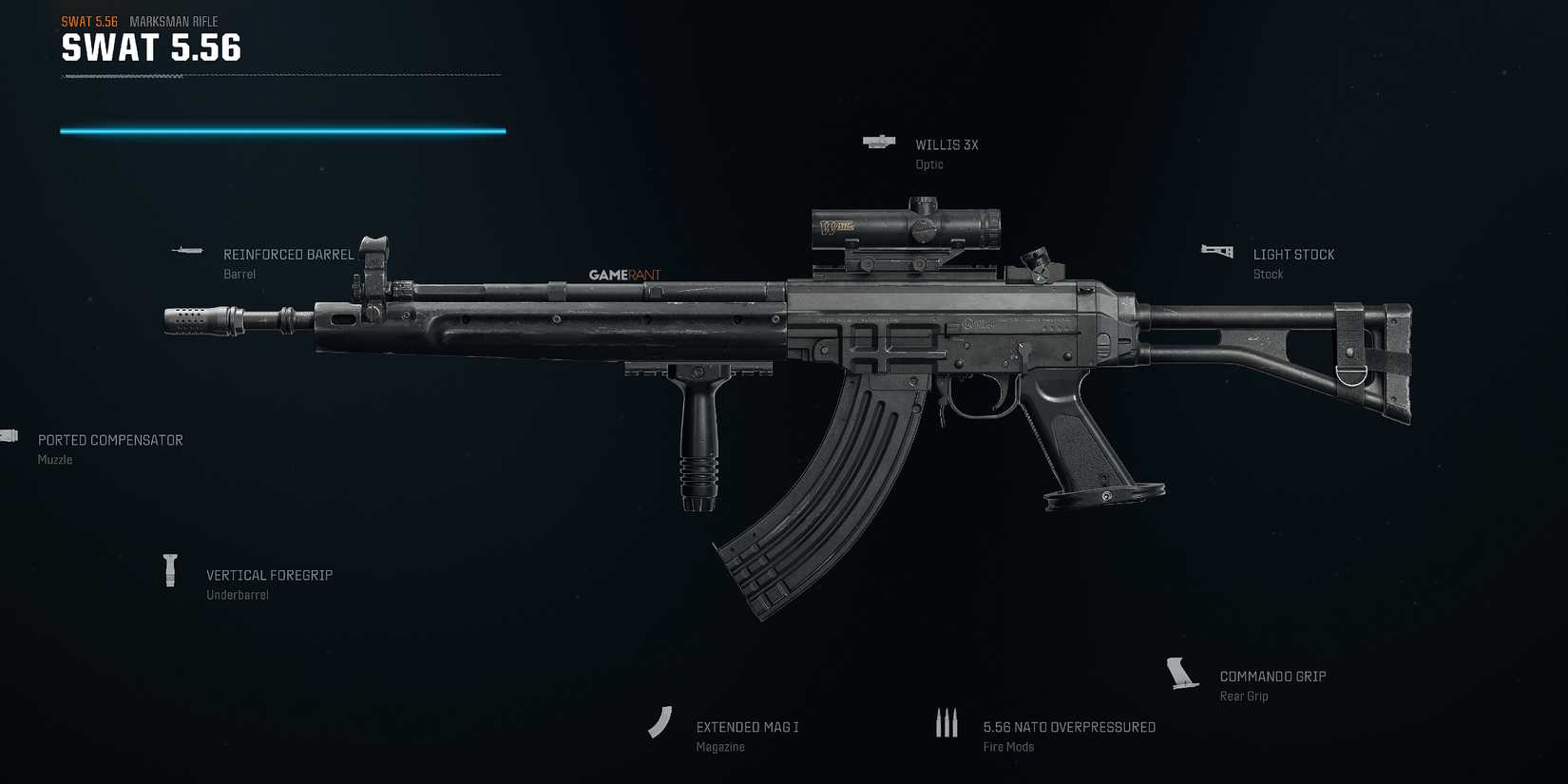Select the Stock slot text Light Stock
Image resolution: width=1568 pixels, height=784 pixels.
1293,254
